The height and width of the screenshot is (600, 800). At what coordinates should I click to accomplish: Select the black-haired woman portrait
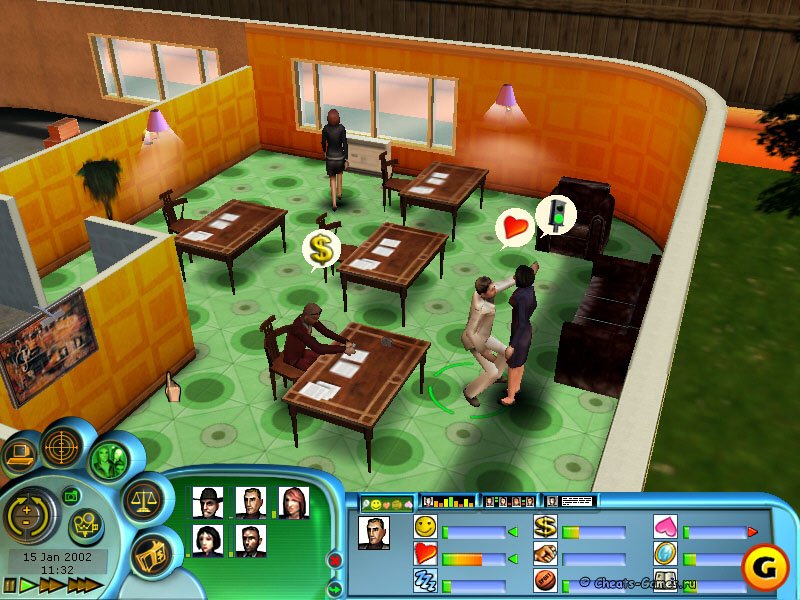[x=207, y=540]
